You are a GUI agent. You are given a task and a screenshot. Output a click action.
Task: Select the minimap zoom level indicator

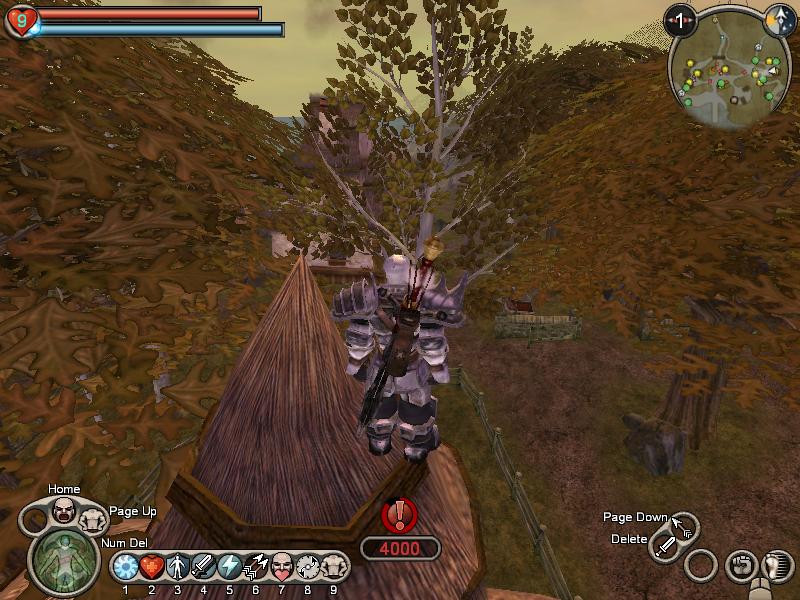pos(681,20)
